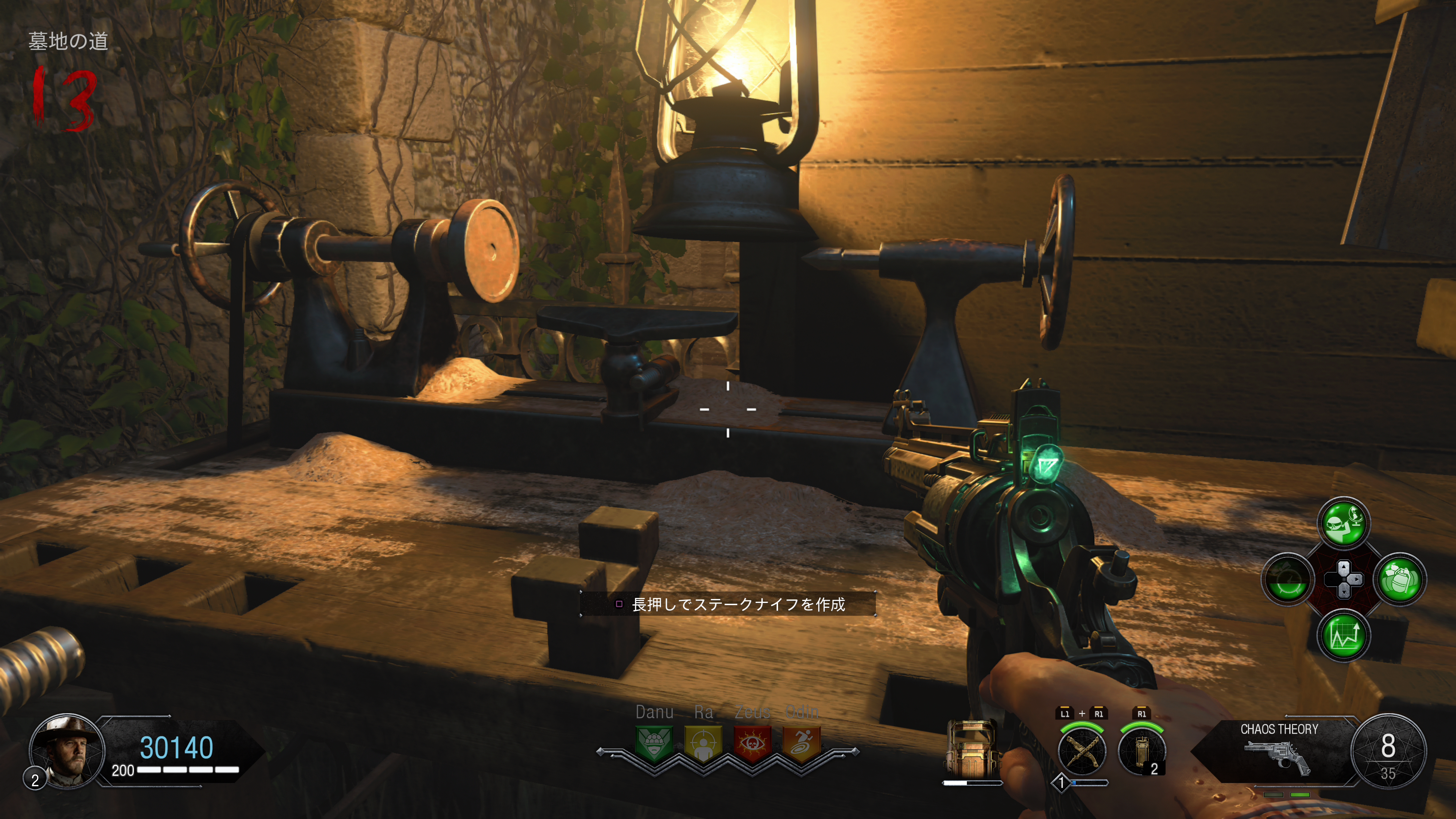Click the player character portrait
Viewport: 1456px width, 819px height.
67,751
